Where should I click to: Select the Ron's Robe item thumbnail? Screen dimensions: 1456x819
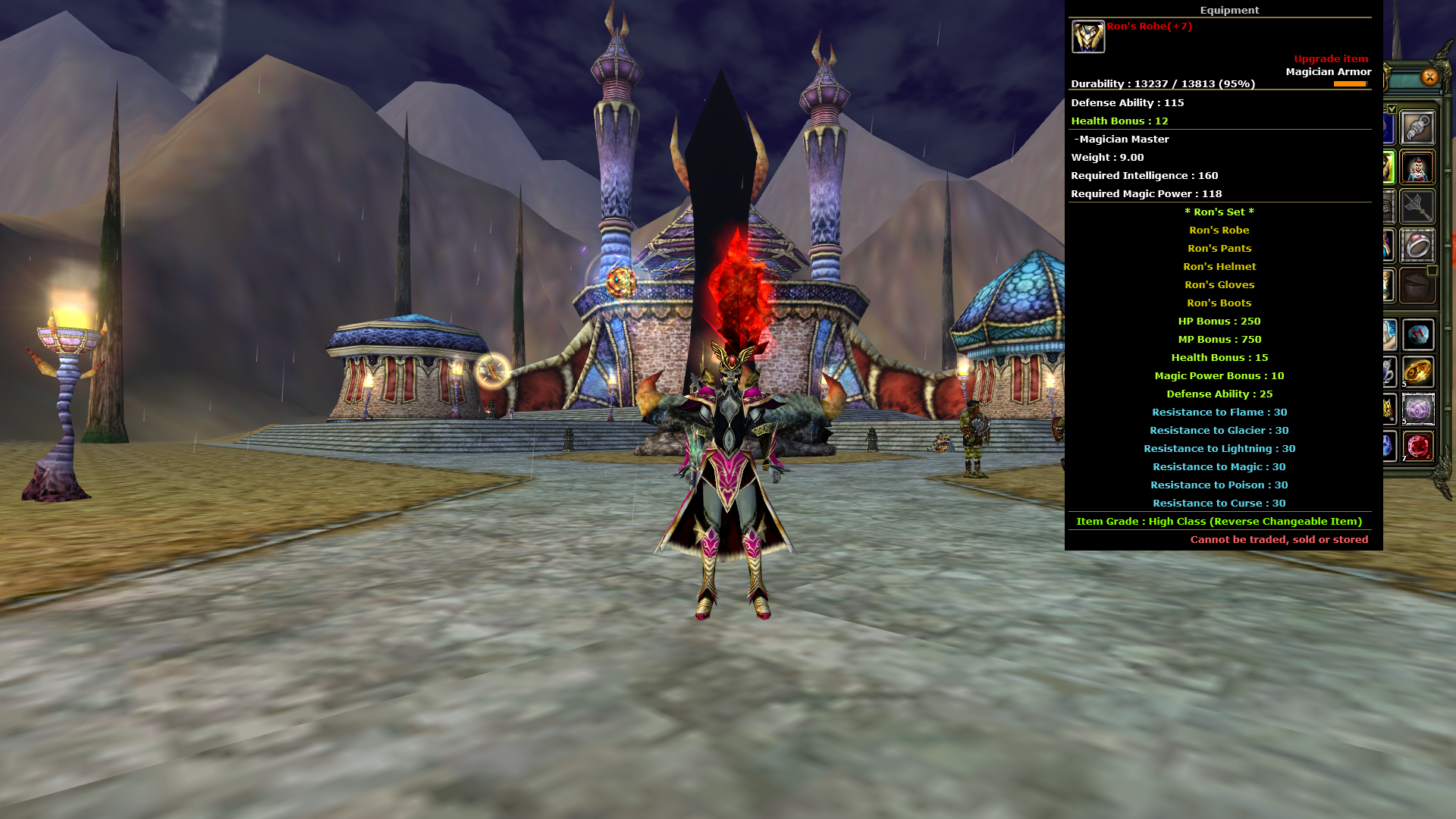1087,34
